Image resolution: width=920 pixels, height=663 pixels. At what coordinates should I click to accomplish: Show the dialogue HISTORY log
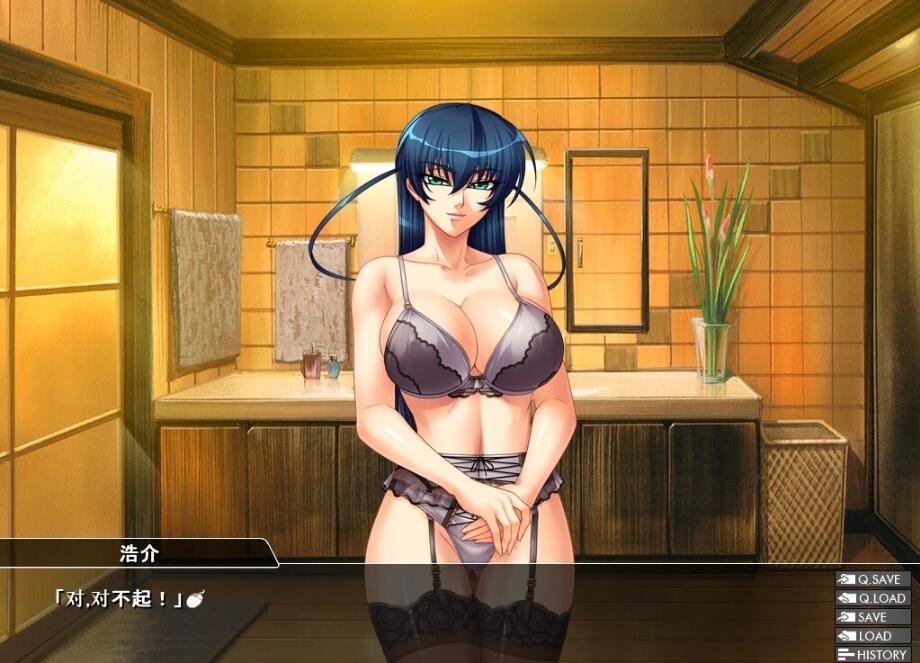(873, 655)
